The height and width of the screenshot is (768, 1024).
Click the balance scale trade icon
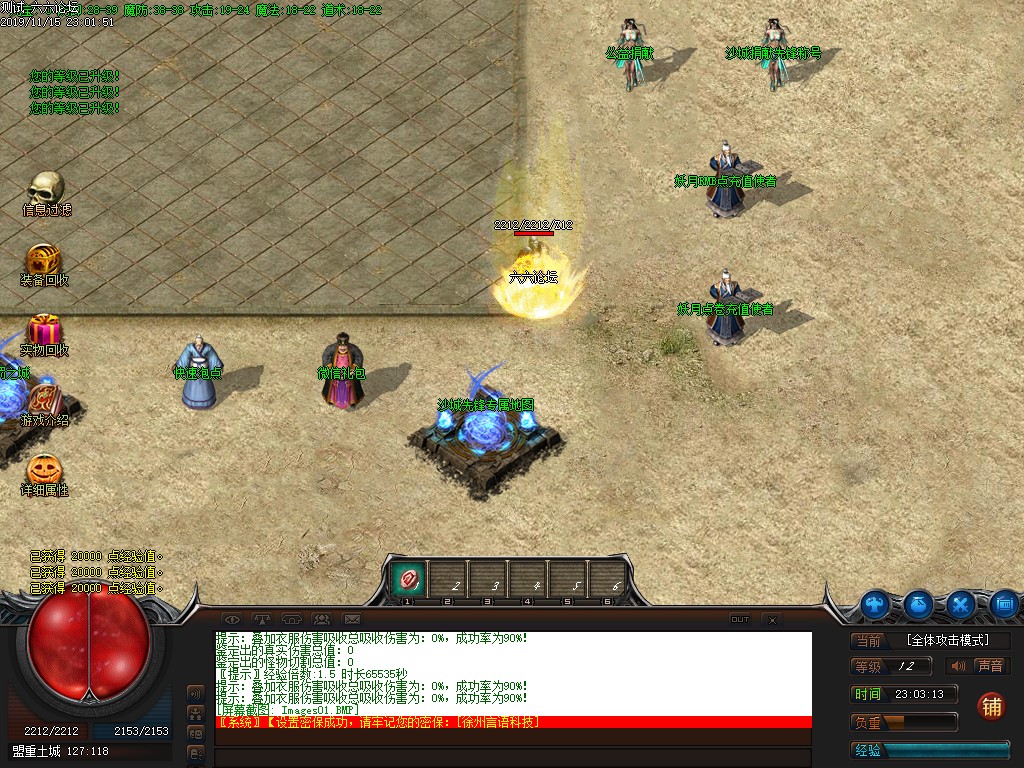(262, 619)
